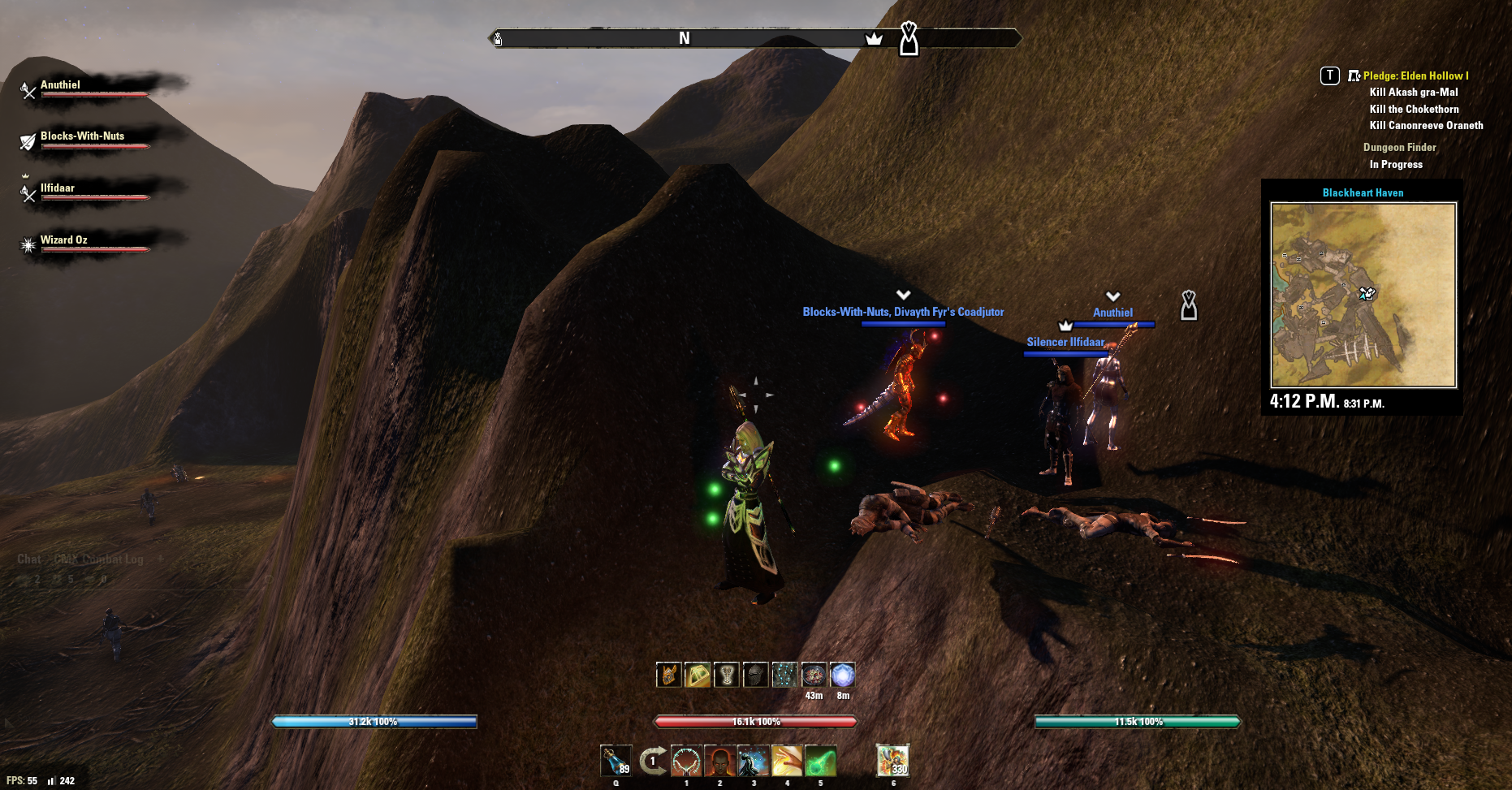1512x790 pixels.
Task: Use the blue potion quickslot
Action: point(616,761)
